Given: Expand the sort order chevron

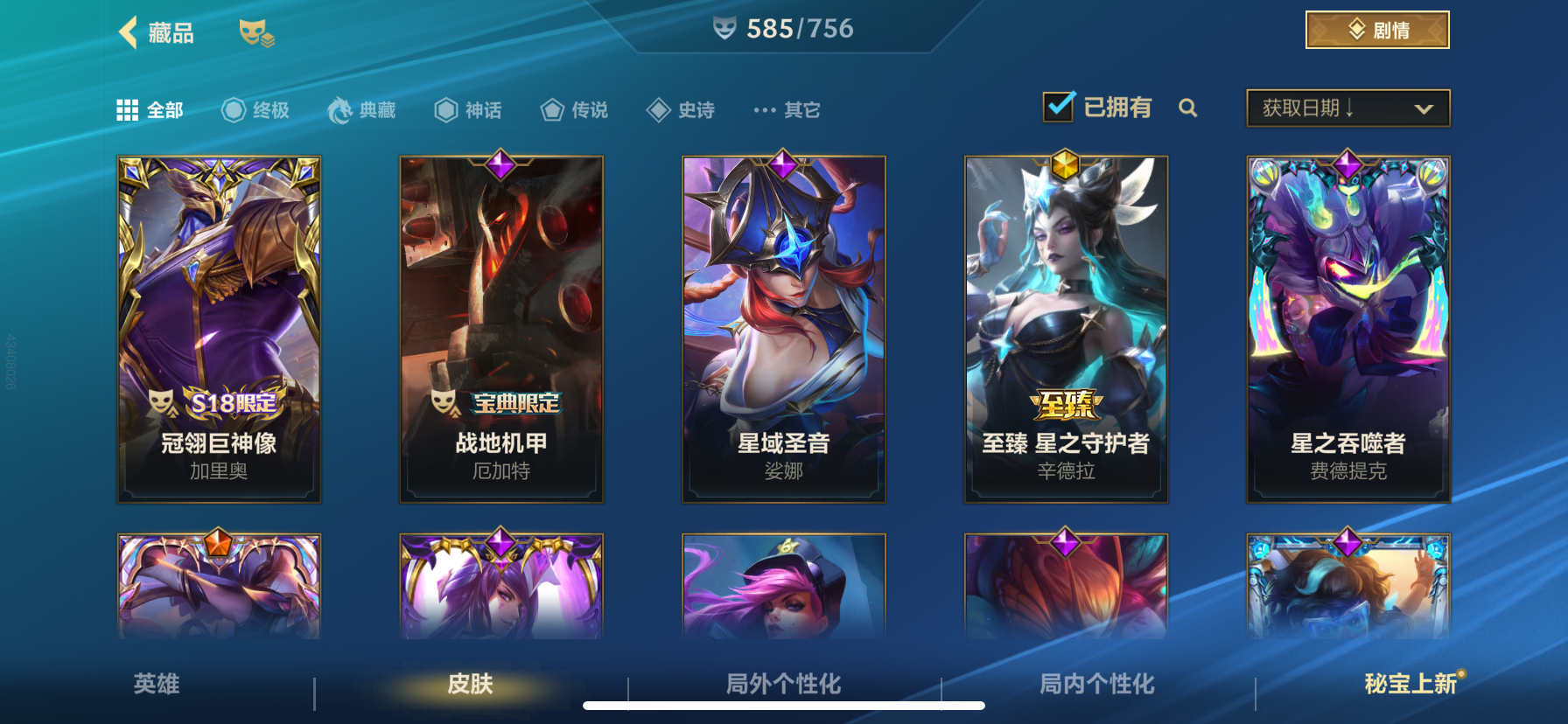Looking at the screenshot, I should (1424, 107).
